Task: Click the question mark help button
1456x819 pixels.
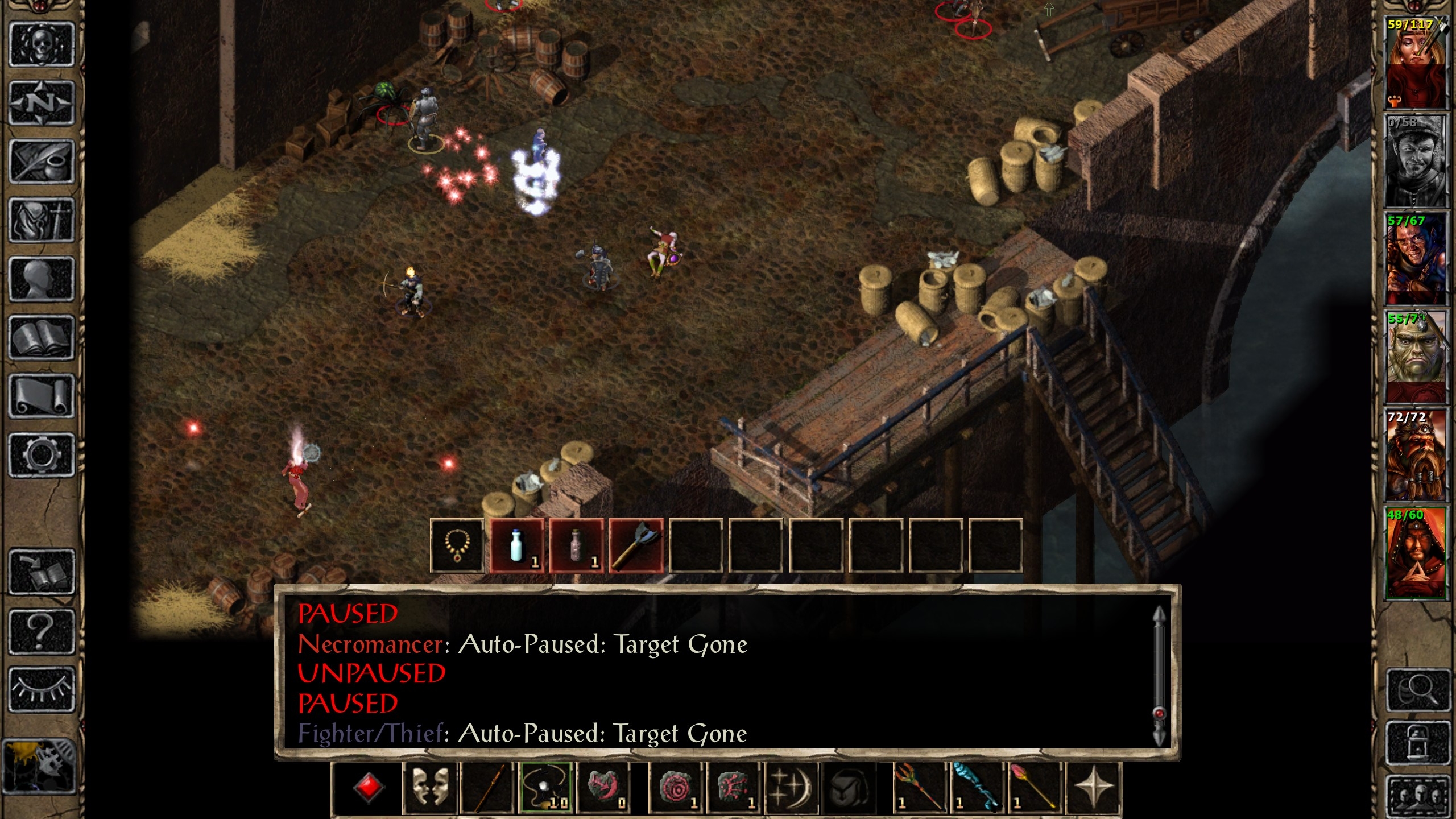Action: (x=42, y=631)
